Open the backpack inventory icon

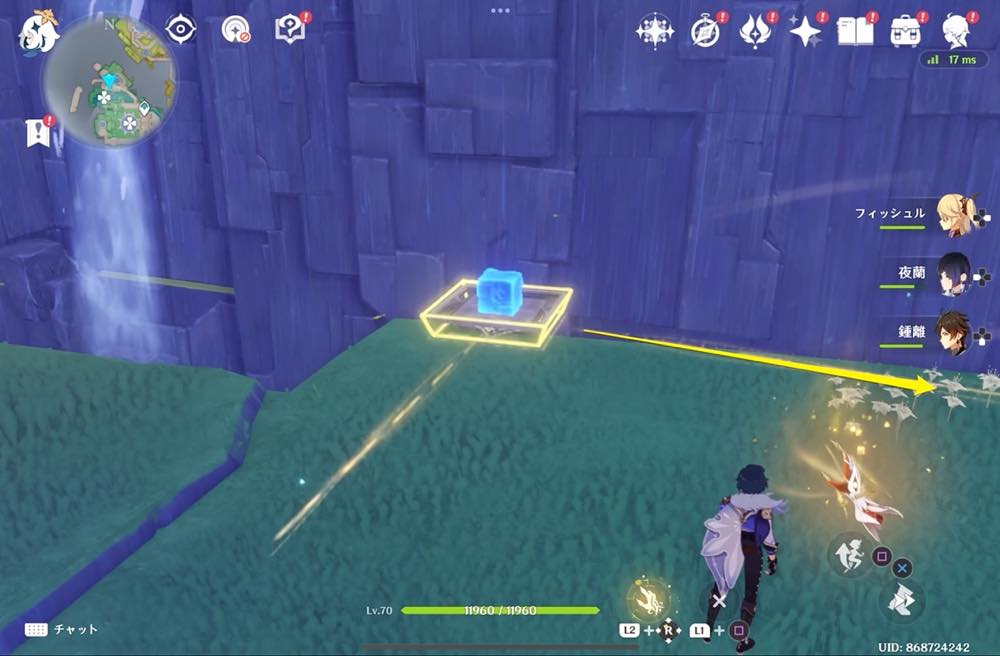906,32
